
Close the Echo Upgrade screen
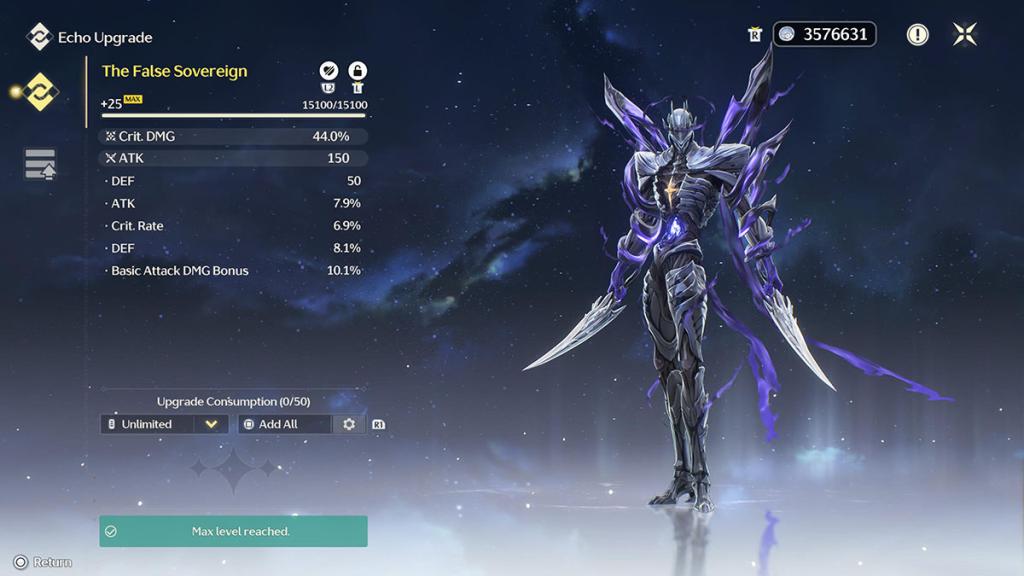(x=965, y=34)
